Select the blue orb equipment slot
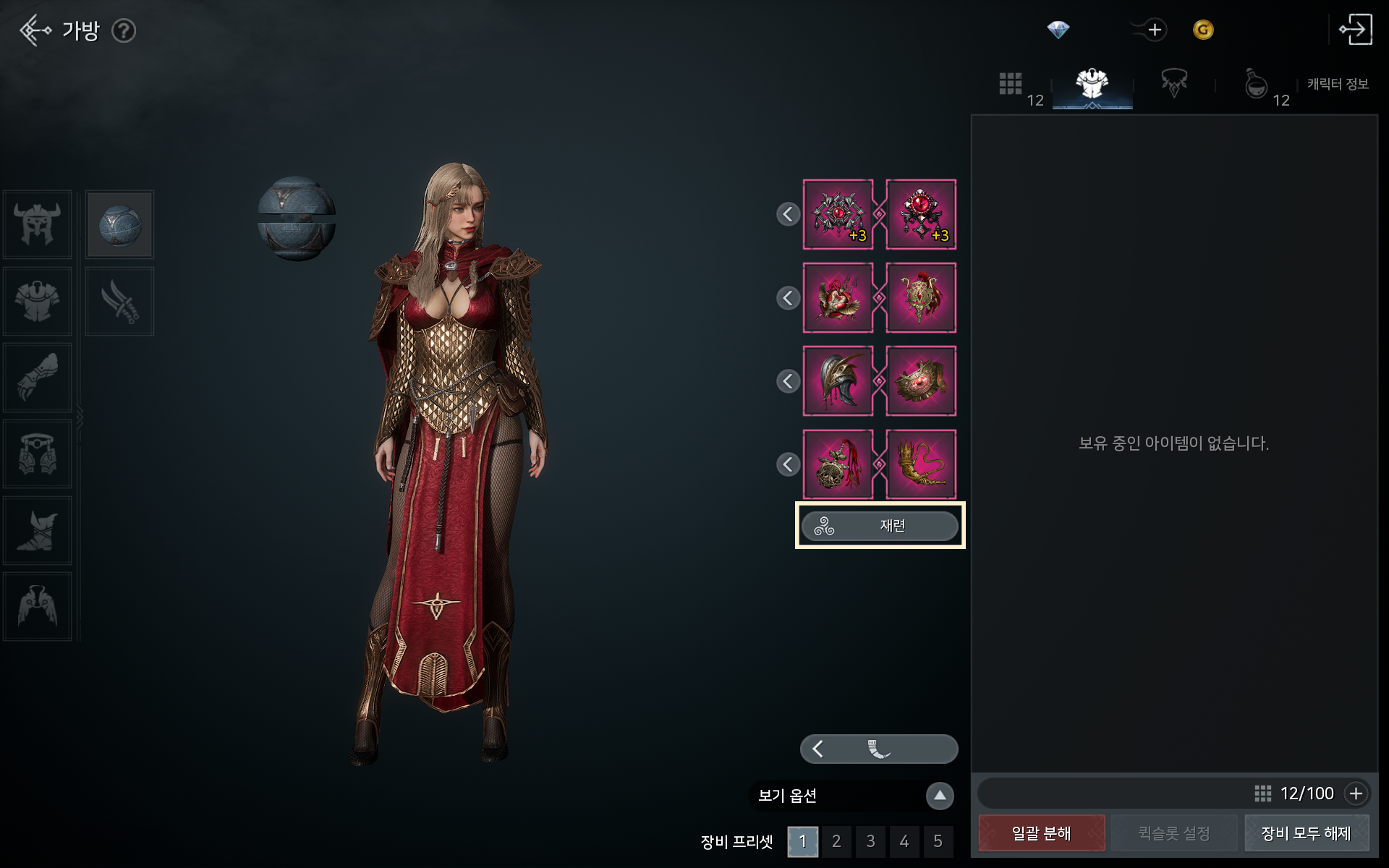Image resolution: width=1389 pixels, height=868 pixels. click(119, 225)
